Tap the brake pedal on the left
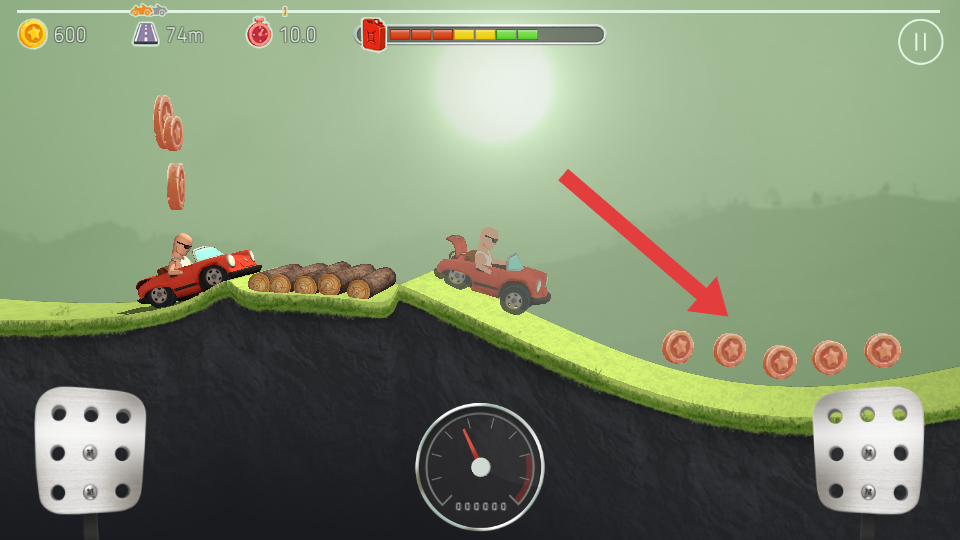The image size is (960, 540). 90,450
